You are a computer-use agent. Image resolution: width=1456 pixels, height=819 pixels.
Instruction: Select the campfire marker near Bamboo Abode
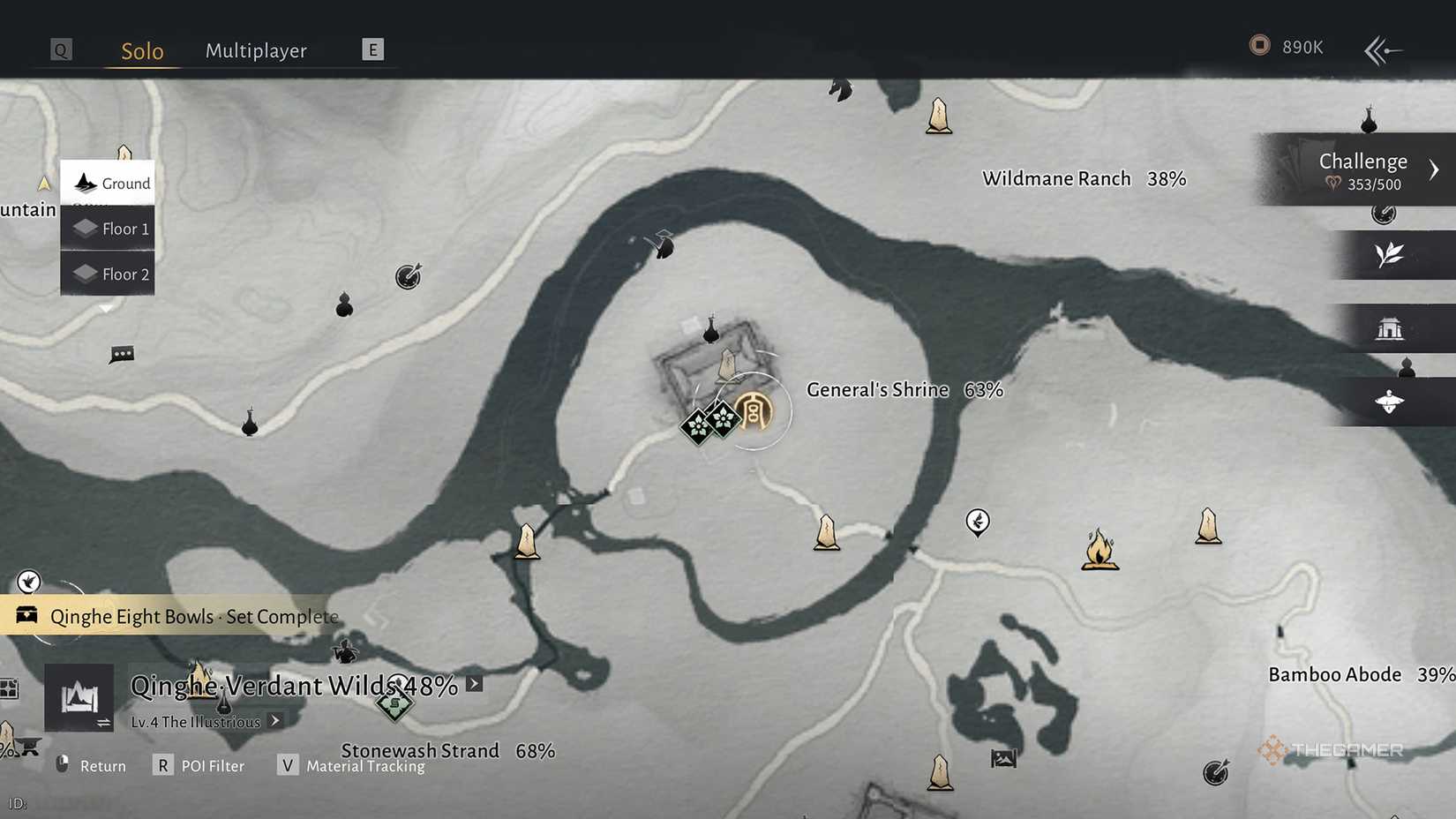point(1099,549)
